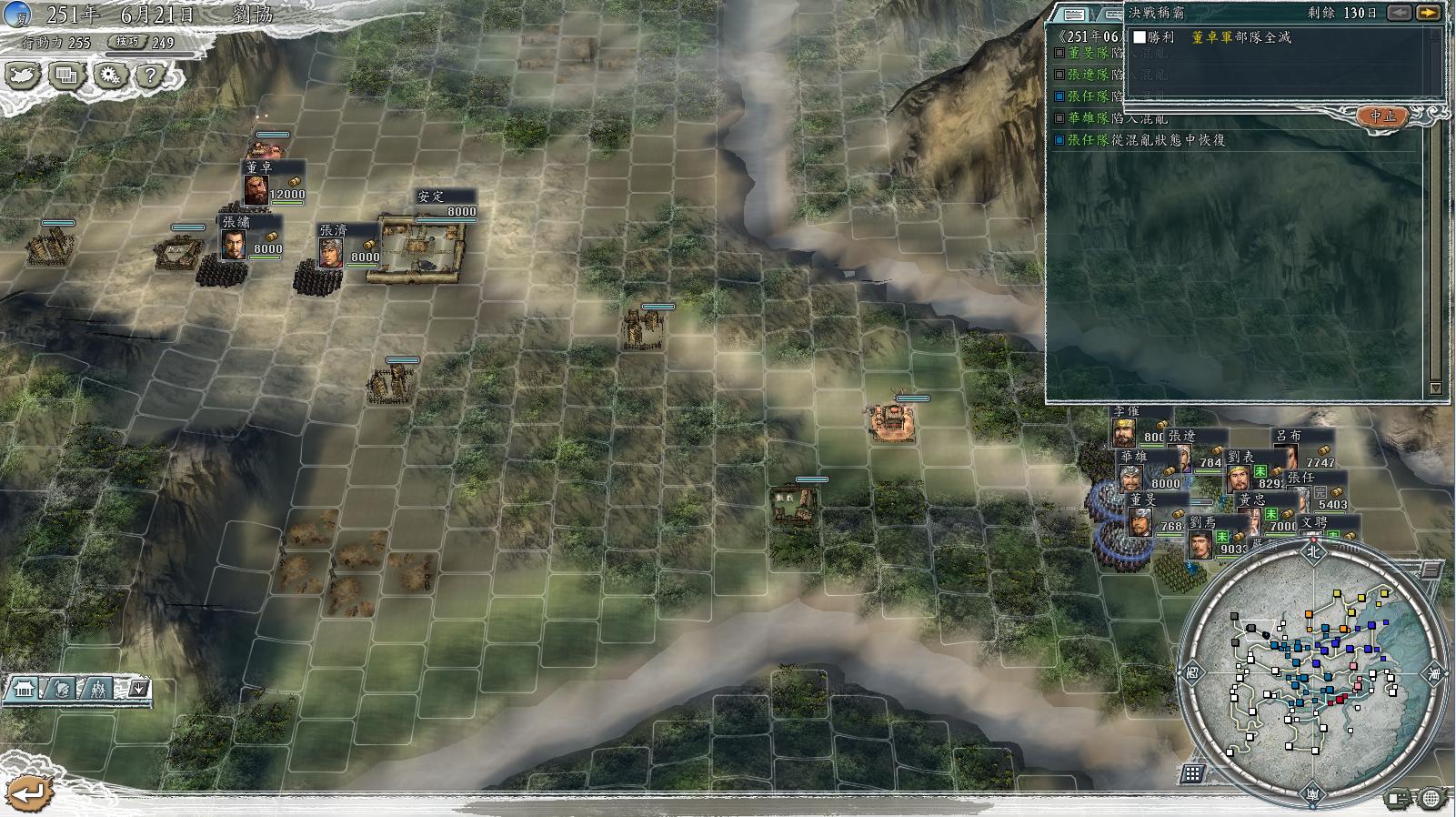Screen dimensions: 1456x817
Task: Click the 中止 abort button
Action: (x=1381, y=116)
